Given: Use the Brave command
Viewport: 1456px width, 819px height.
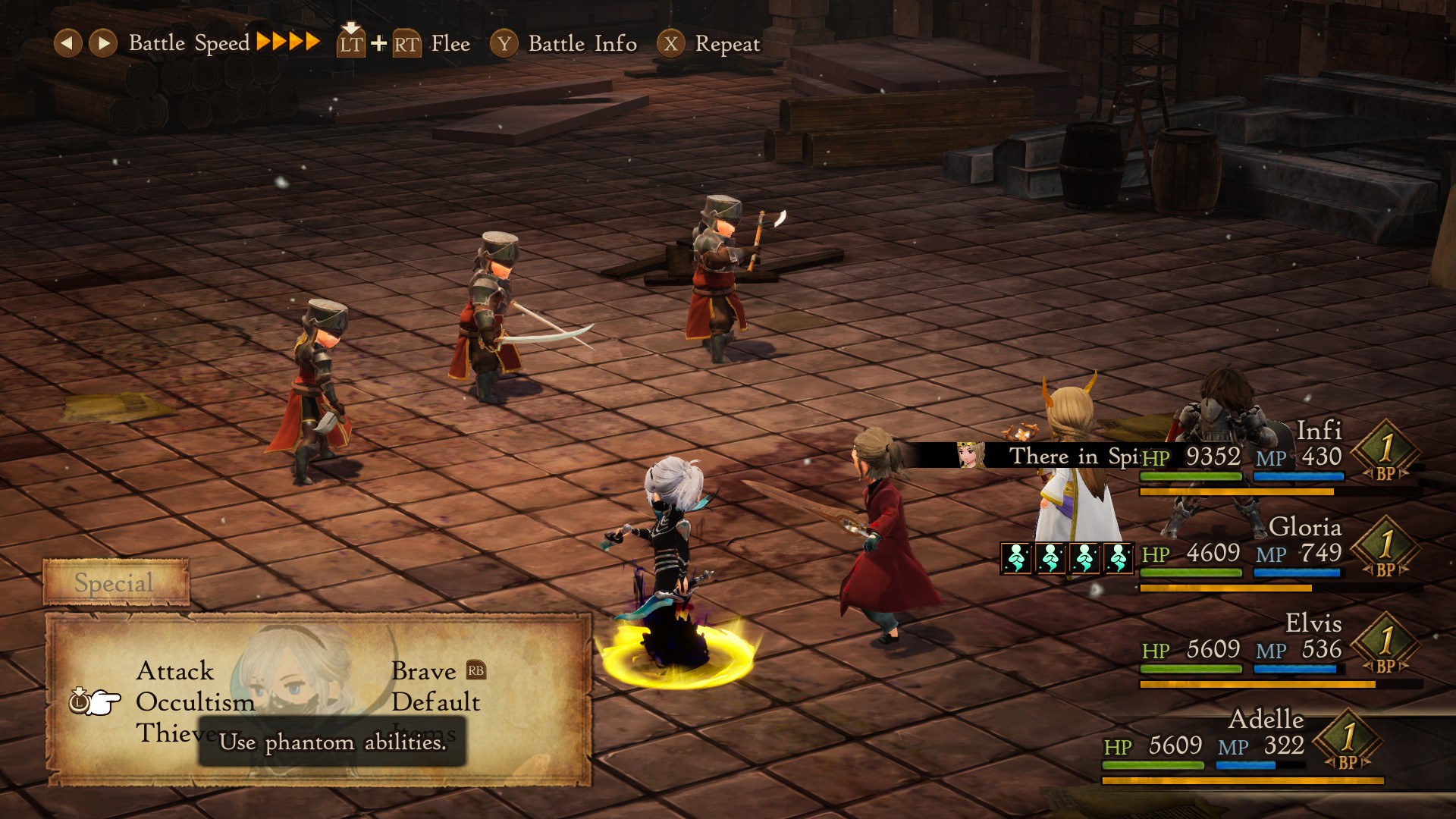Looking at the screenshot, I should (x=423, y=671).
